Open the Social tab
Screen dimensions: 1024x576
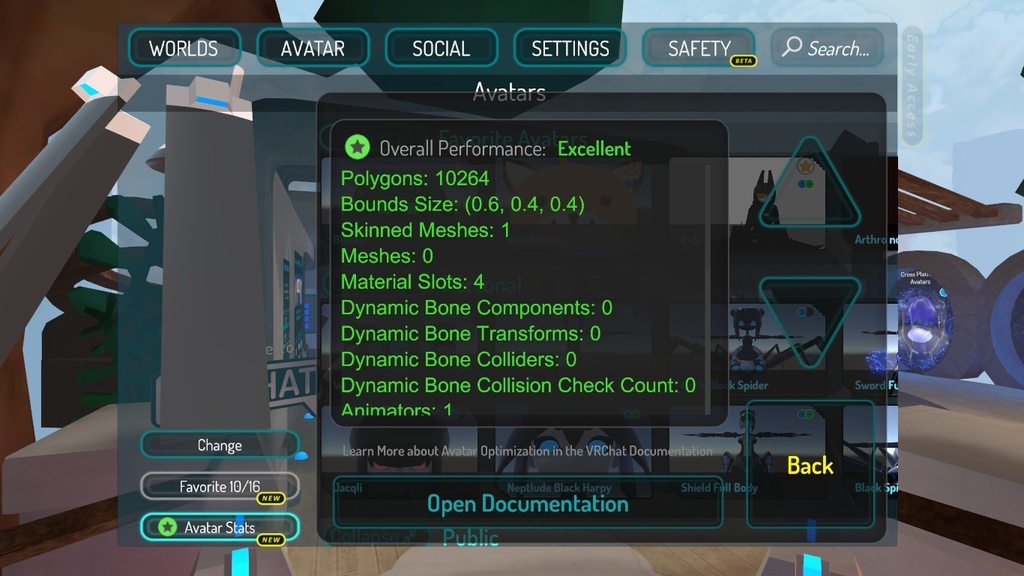click(441, 48)
